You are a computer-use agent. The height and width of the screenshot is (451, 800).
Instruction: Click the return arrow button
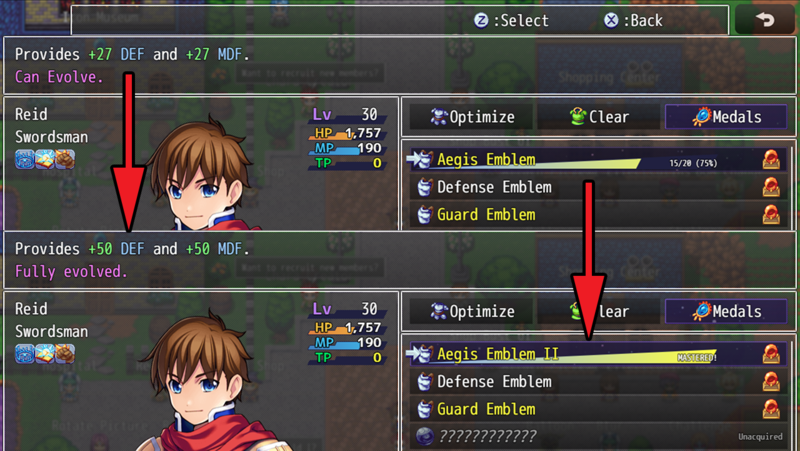[765, 20]
